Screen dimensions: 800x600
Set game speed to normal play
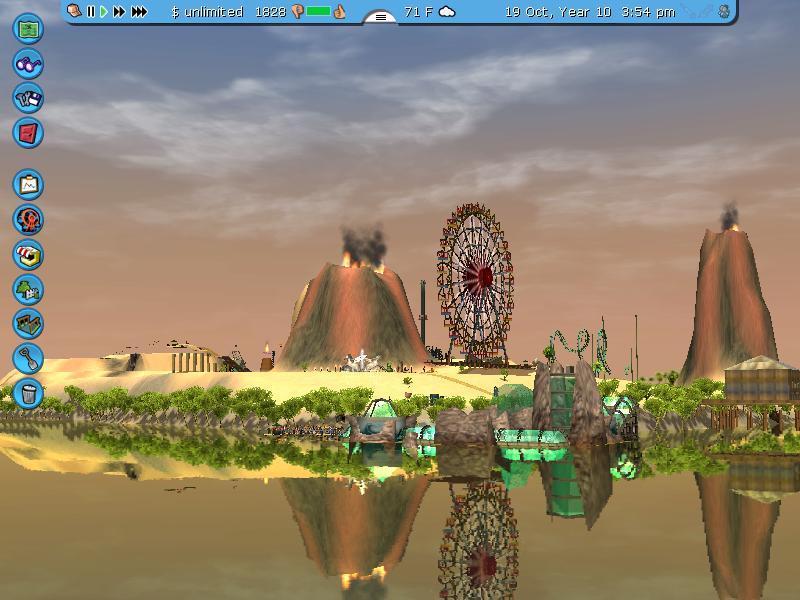pos(104,12)
